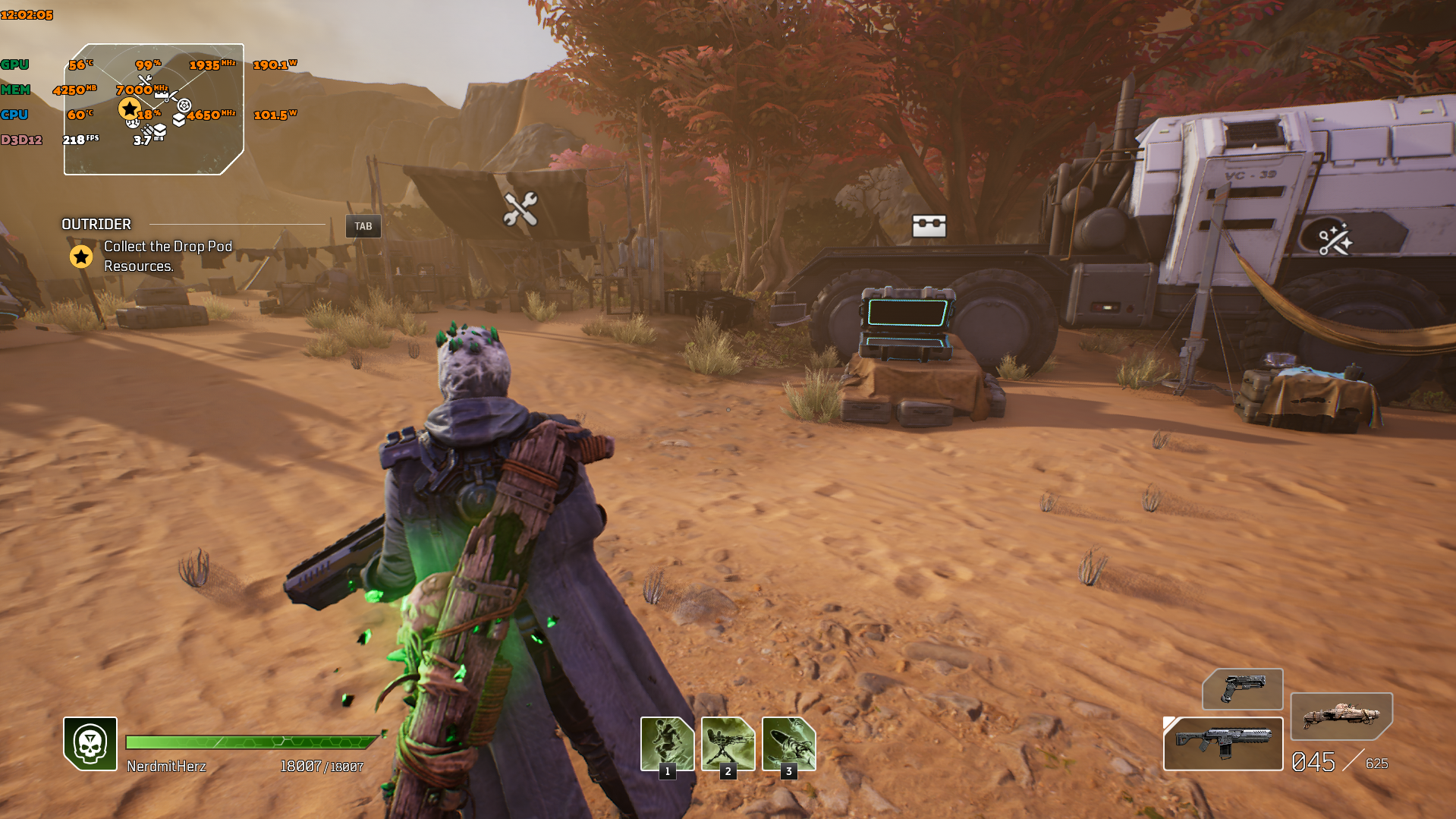Open the OUTRIDER quest header
Image resolution: width=1456 pixels, height=819 pixels.
pyautogui.click(x=96, y=225)
